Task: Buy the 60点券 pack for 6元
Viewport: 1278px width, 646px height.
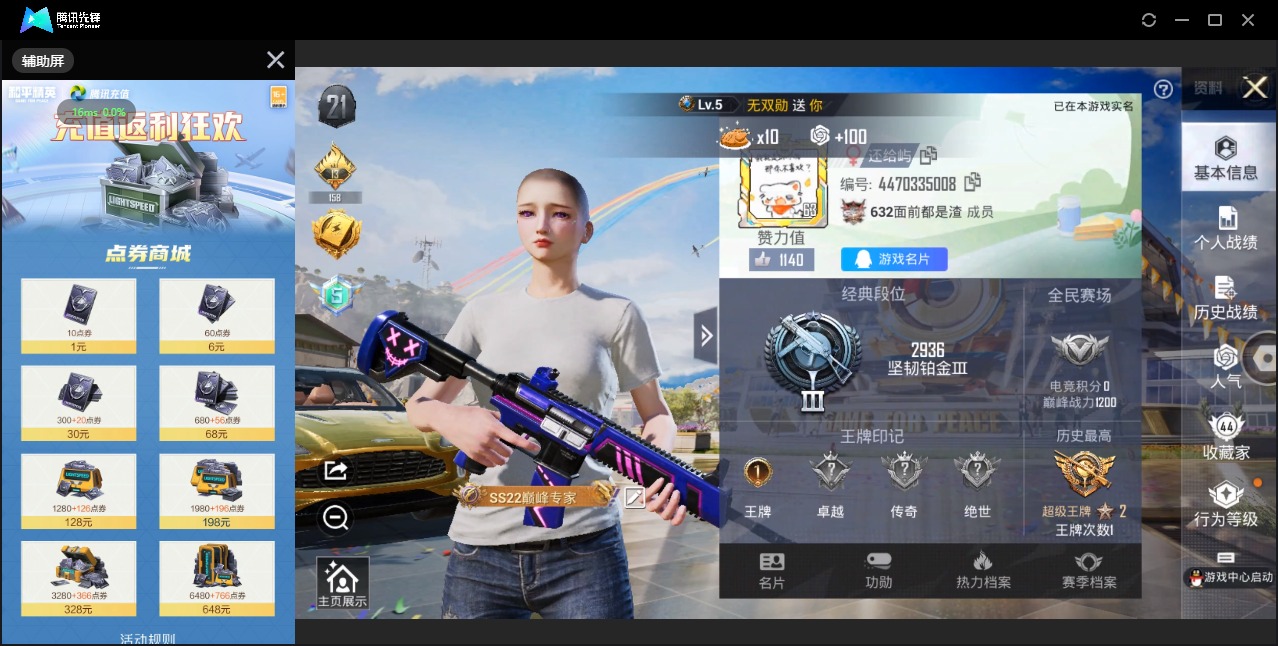Action: click(x=217, y=317)
